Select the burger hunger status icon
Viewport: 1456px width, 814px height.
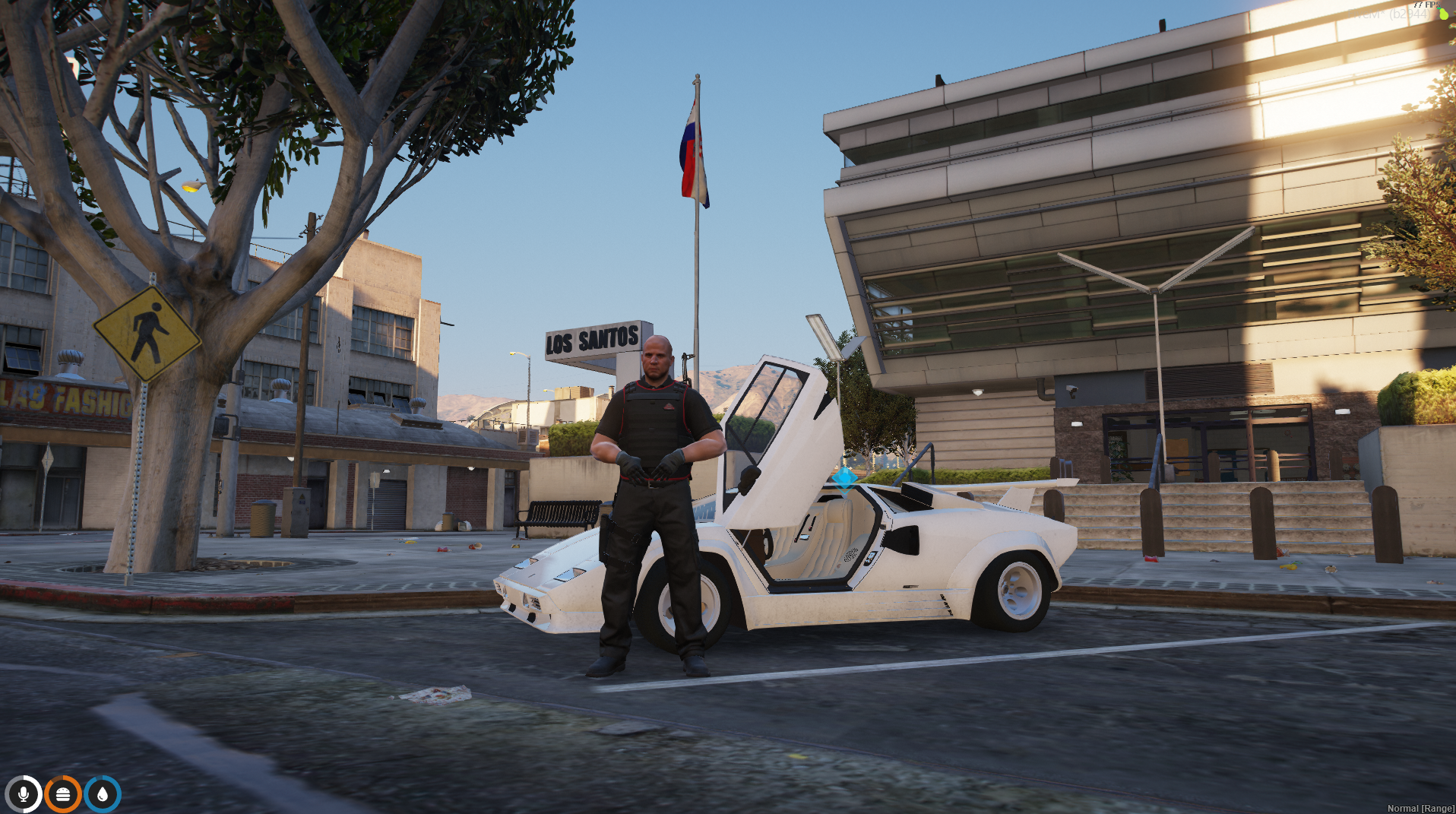click(x=63, y=794)
